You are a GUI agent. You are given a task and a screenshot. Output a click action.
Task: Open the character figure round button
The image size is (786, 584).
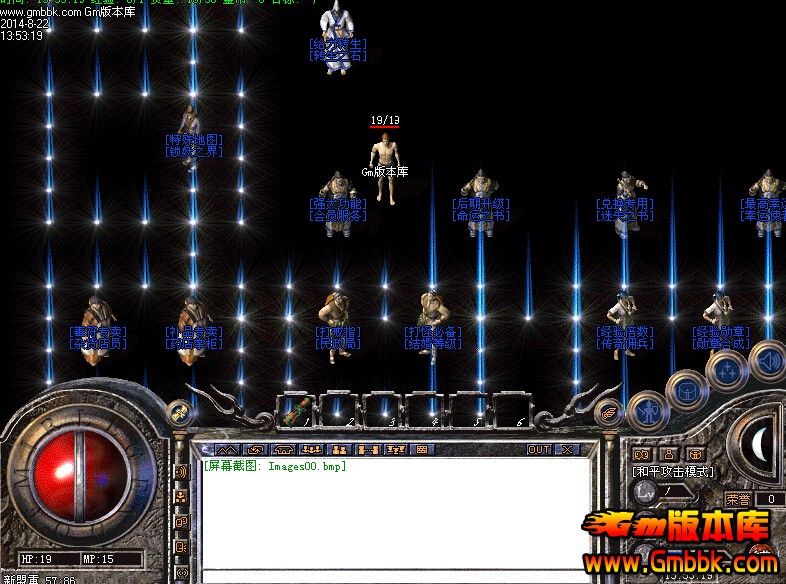coord(647,410)
